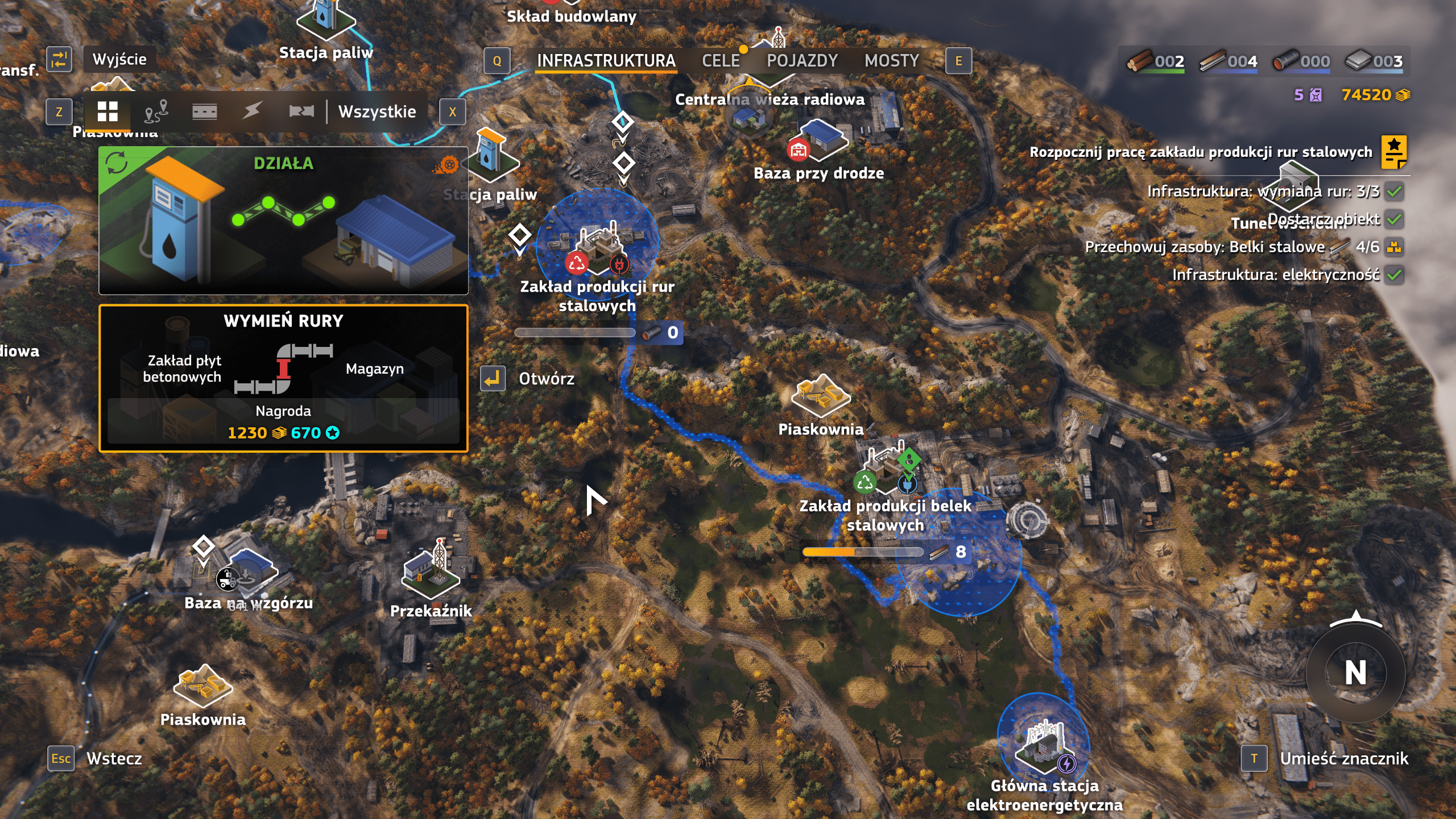Screen dimensions: 1456x819
Task: Select the MOSTY tab
Action: pos(891,61)
